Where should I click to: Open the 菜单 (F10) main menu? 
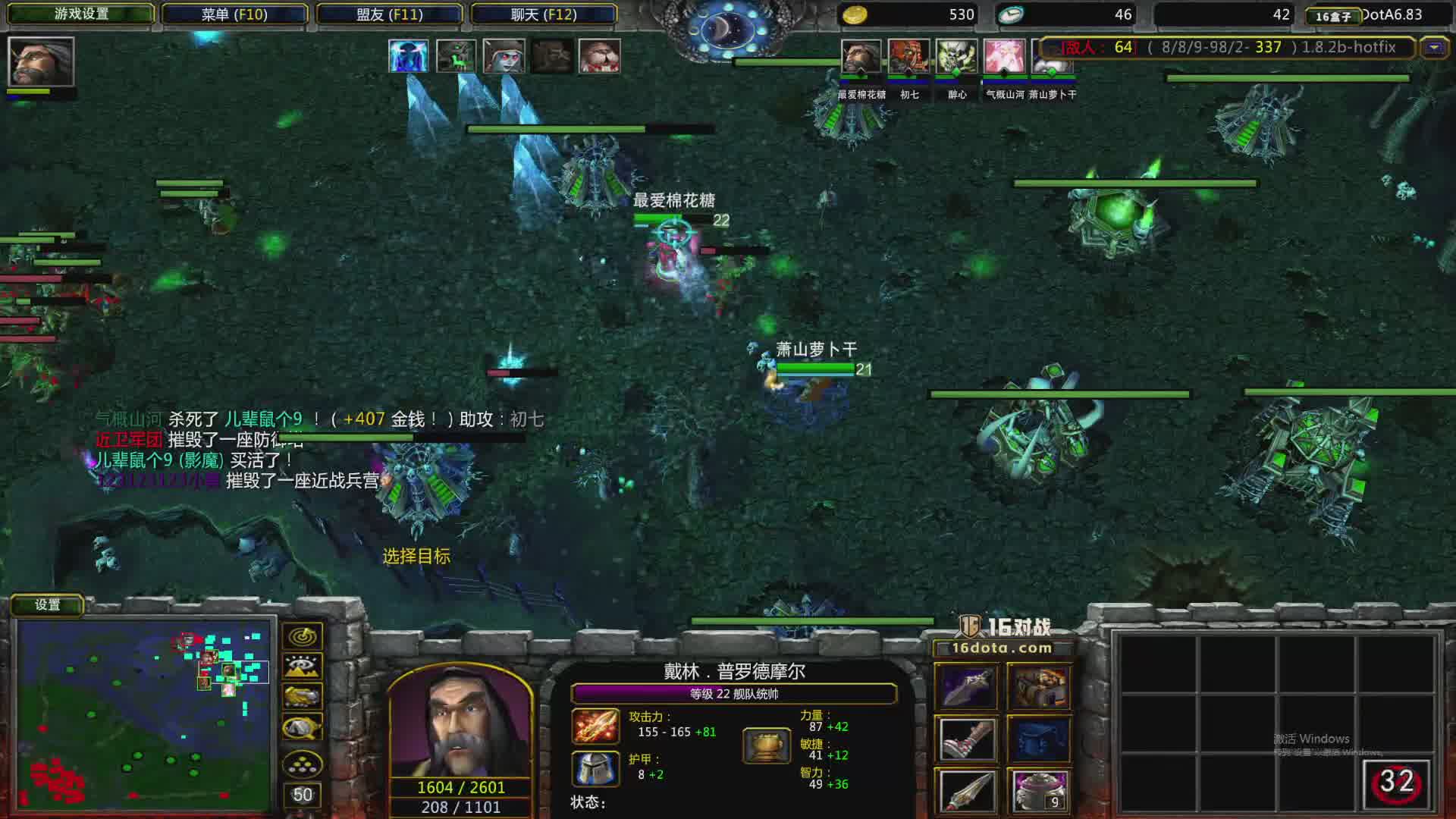pos(234,14)
